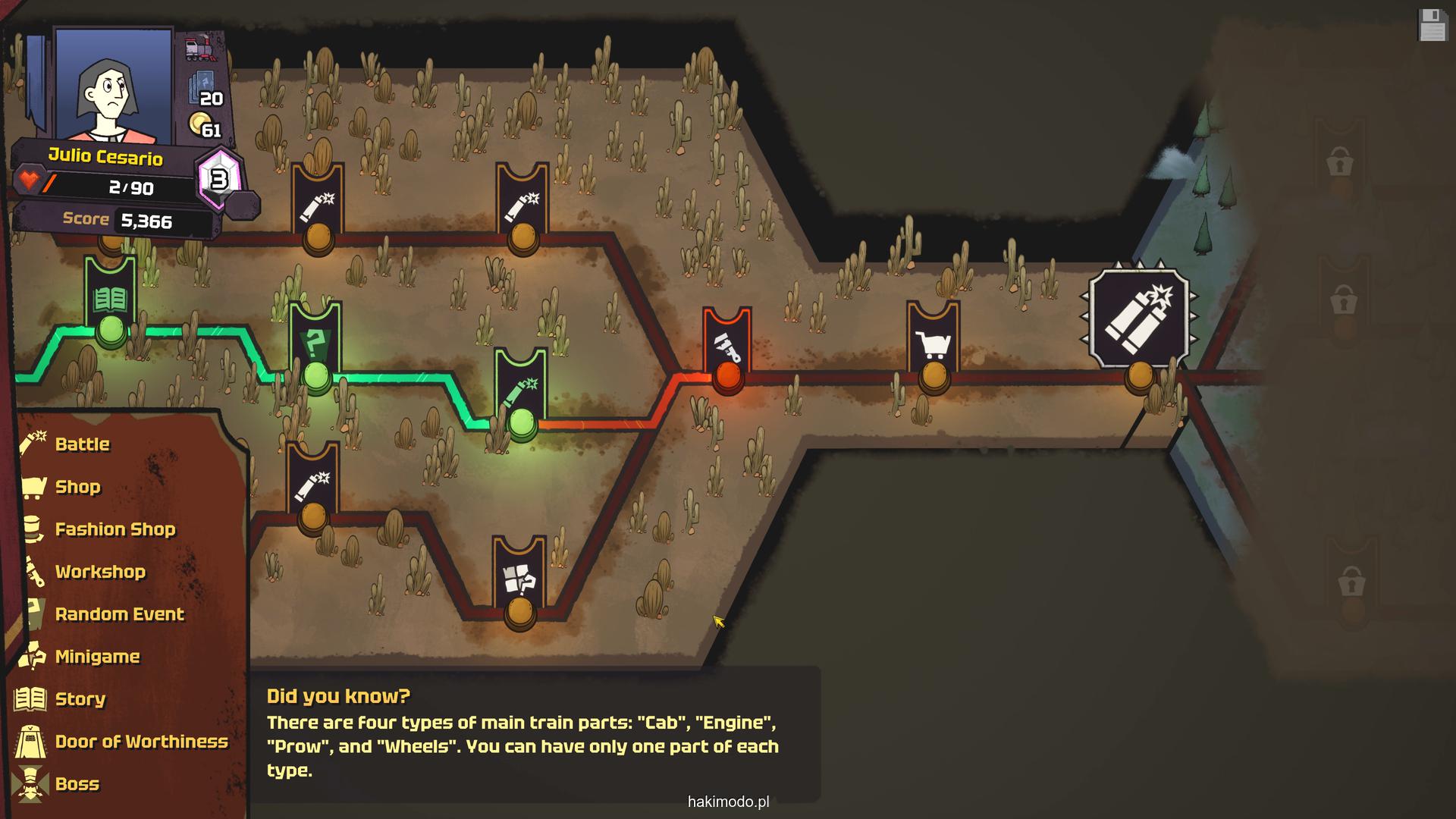
Task: Click the Julio Cesario character portrait
Action: [x=114, y=86]
